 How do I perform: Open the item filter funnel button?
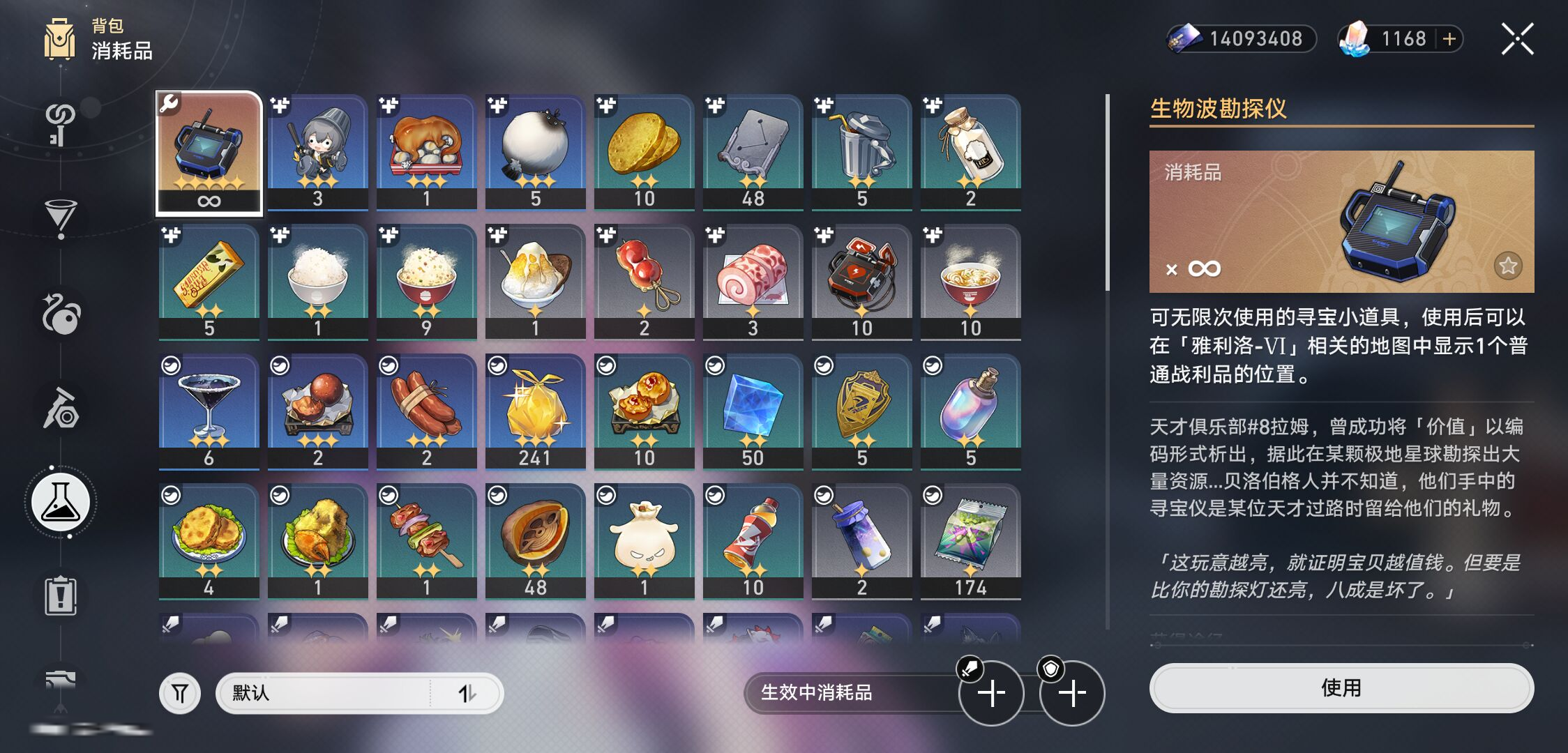(x=180, y=693)
